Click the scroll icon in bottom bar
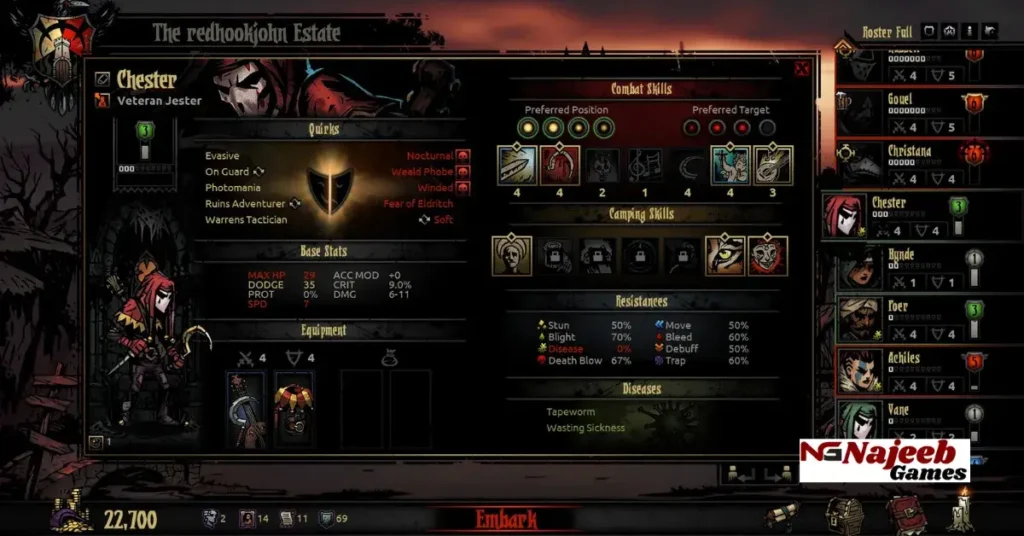The height and width of the screenshot is (536, 1024). pos(783,513)
